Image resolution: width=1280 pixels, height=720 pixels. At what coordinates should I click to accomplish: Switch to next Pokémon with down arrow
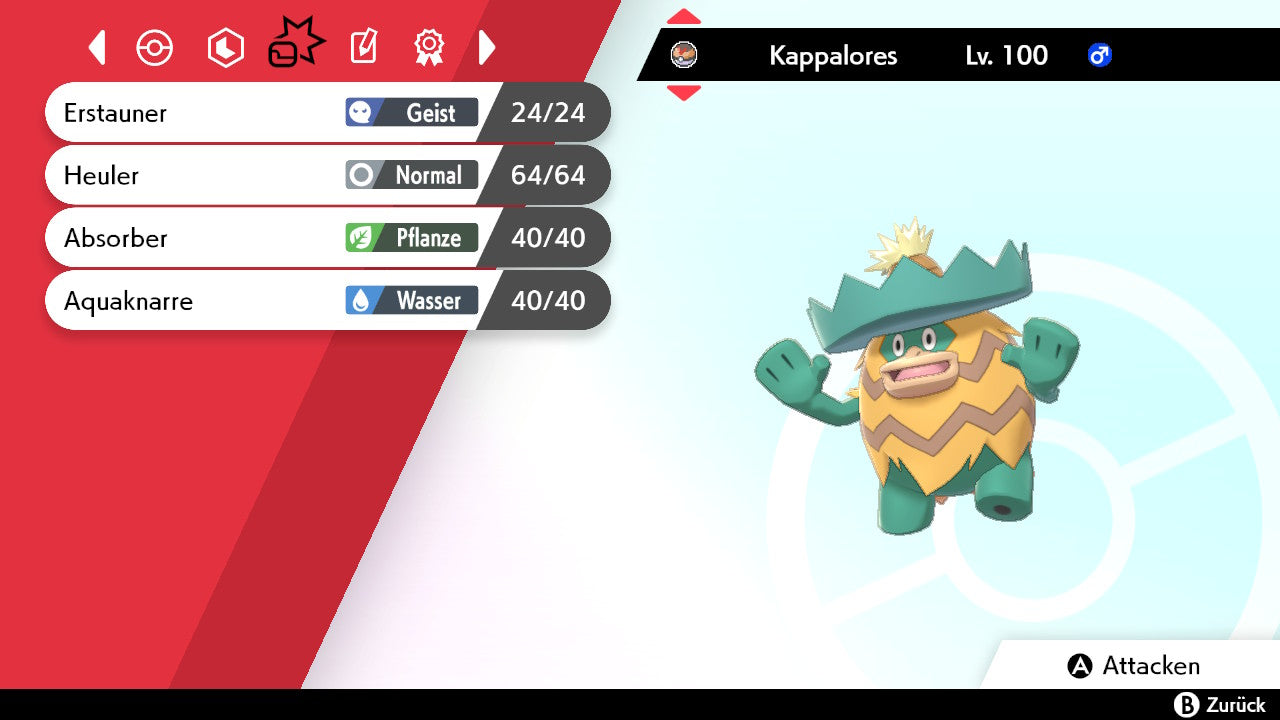coord(684,93)
